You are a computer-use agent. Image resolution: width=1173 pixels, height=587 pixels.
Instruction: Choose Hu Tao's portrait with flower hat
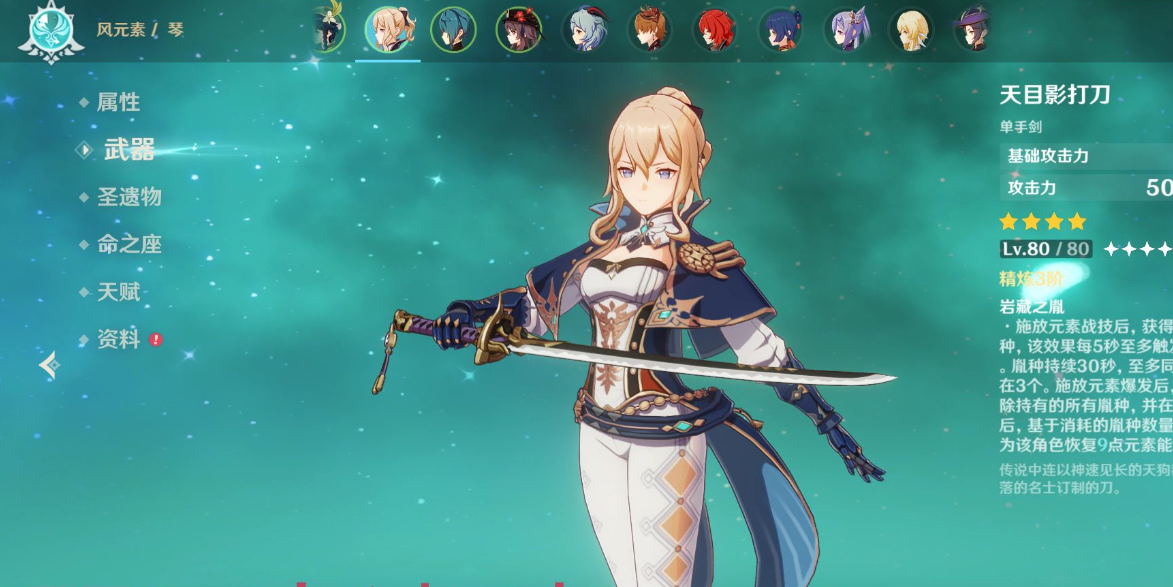(519, 29)
